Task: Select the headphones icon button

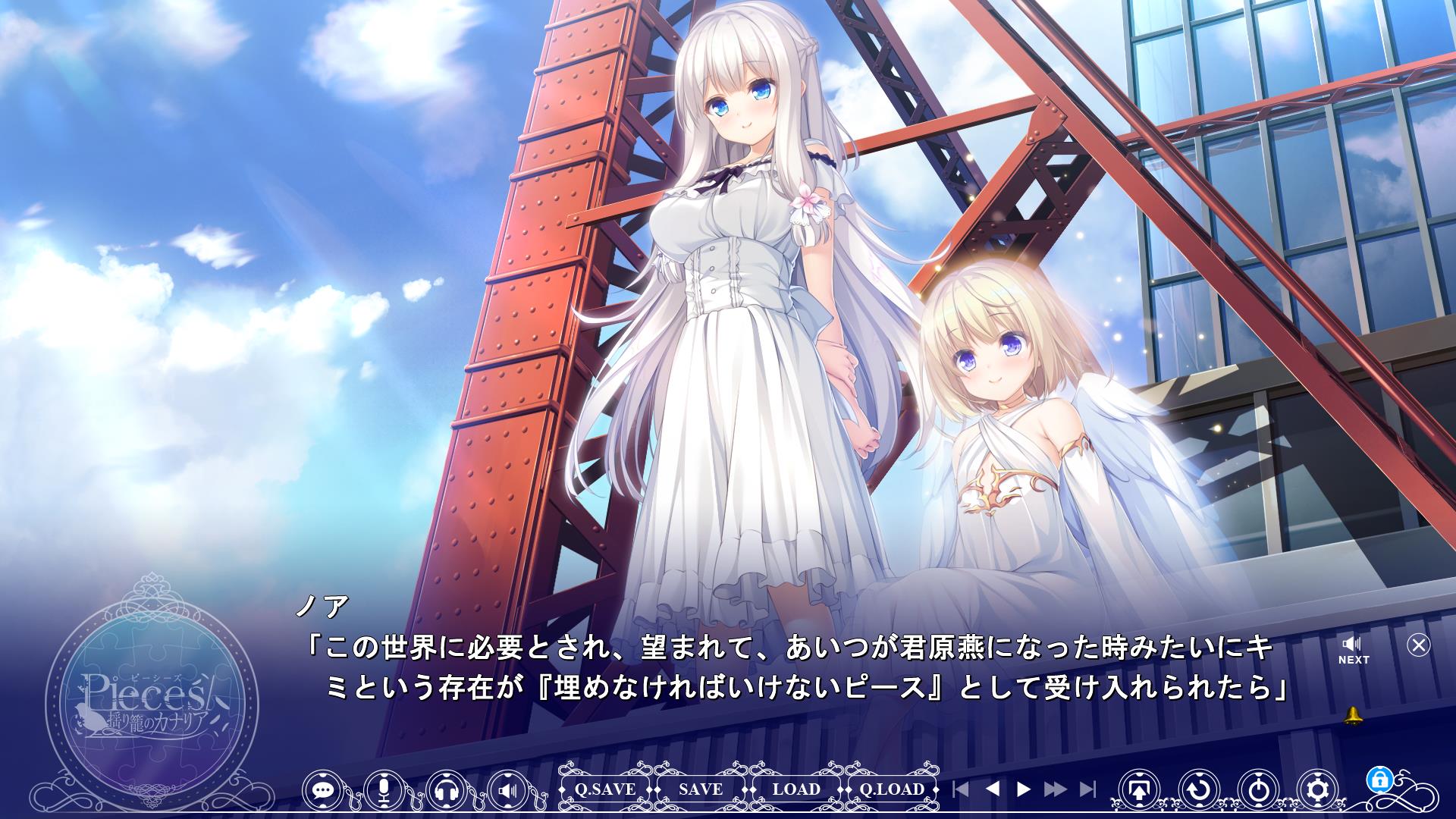Action: pyautogui.click(x=447, y=790)
